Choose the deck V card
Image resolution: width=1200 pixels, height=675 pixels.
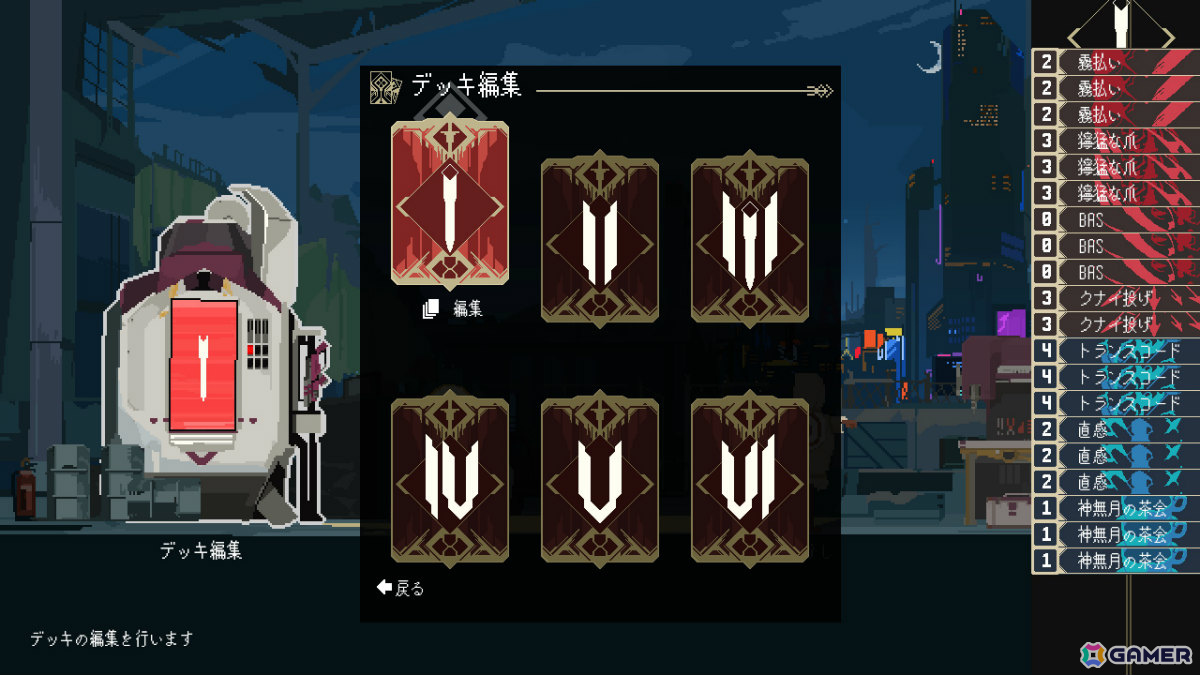pyautogui.click(x=600, y=478)
